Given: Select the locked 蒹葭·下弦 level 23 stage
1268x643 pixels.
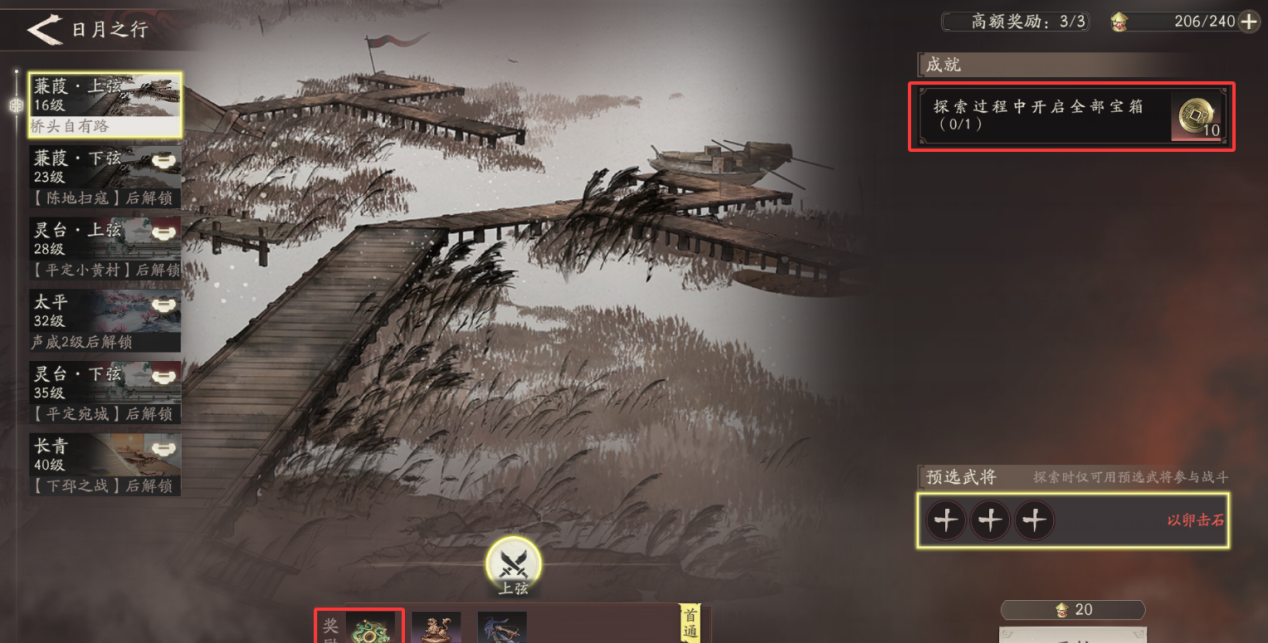Looking at the screenshot, I should [105, 176].
